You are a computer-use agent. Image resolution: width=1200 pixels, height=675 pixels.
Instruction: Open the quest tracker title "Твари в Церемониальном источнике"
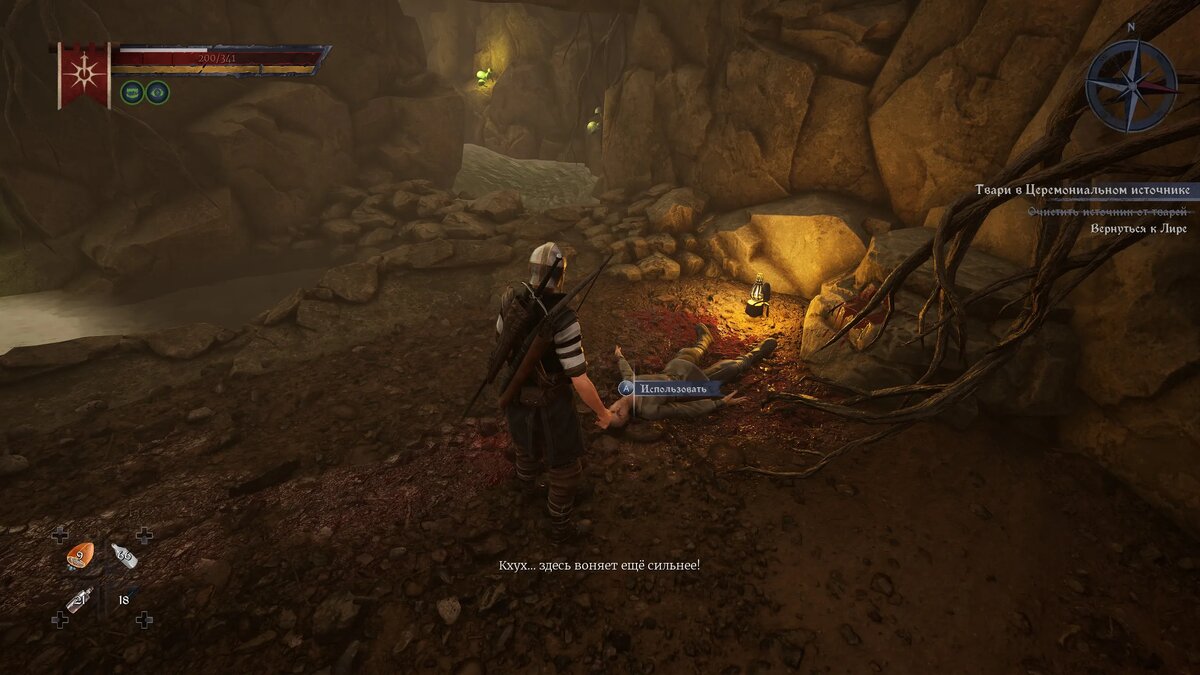click(x=1083, y=190)
